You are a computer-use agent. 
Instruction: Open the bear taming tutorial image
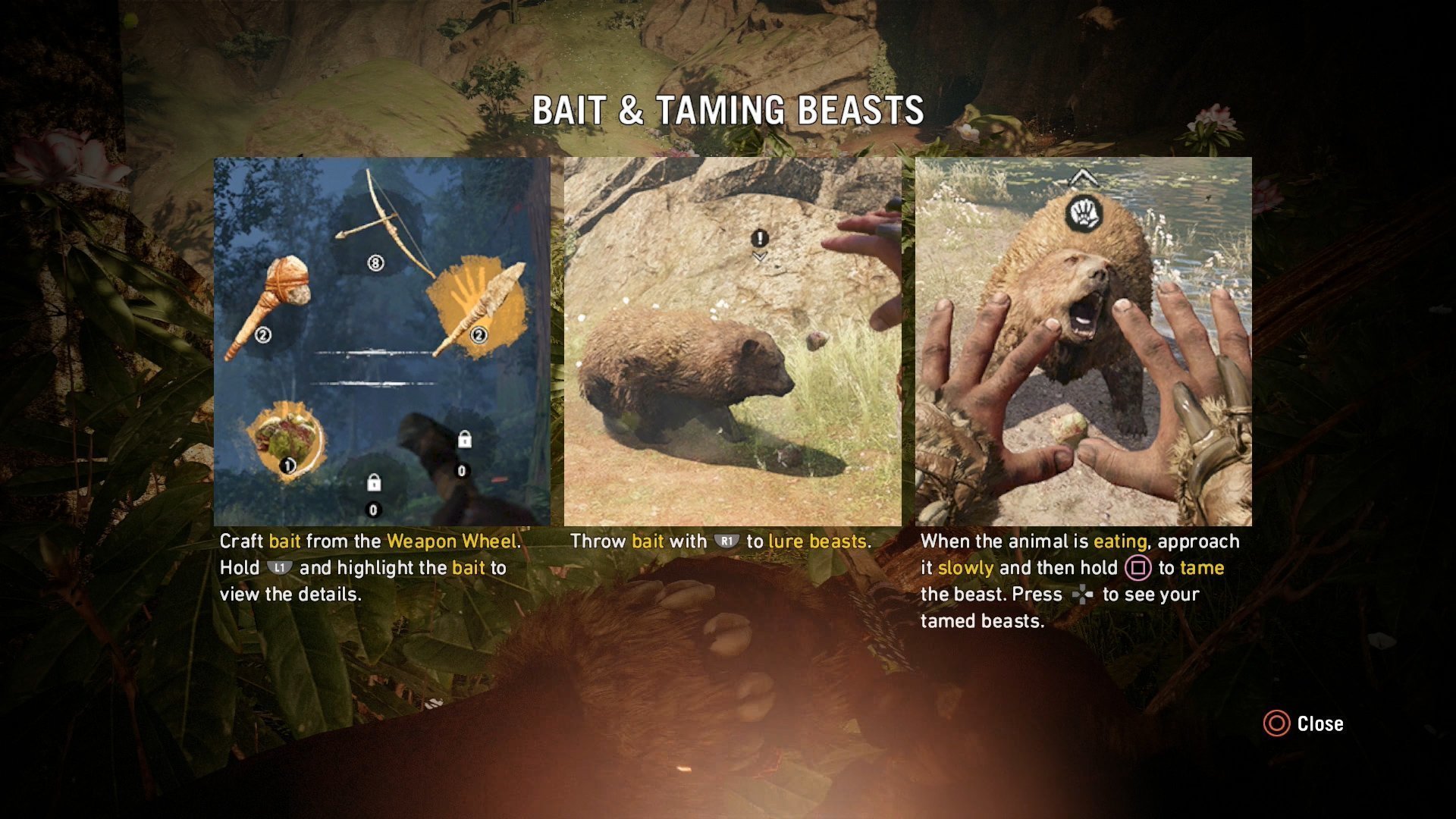pos(1083,341)
